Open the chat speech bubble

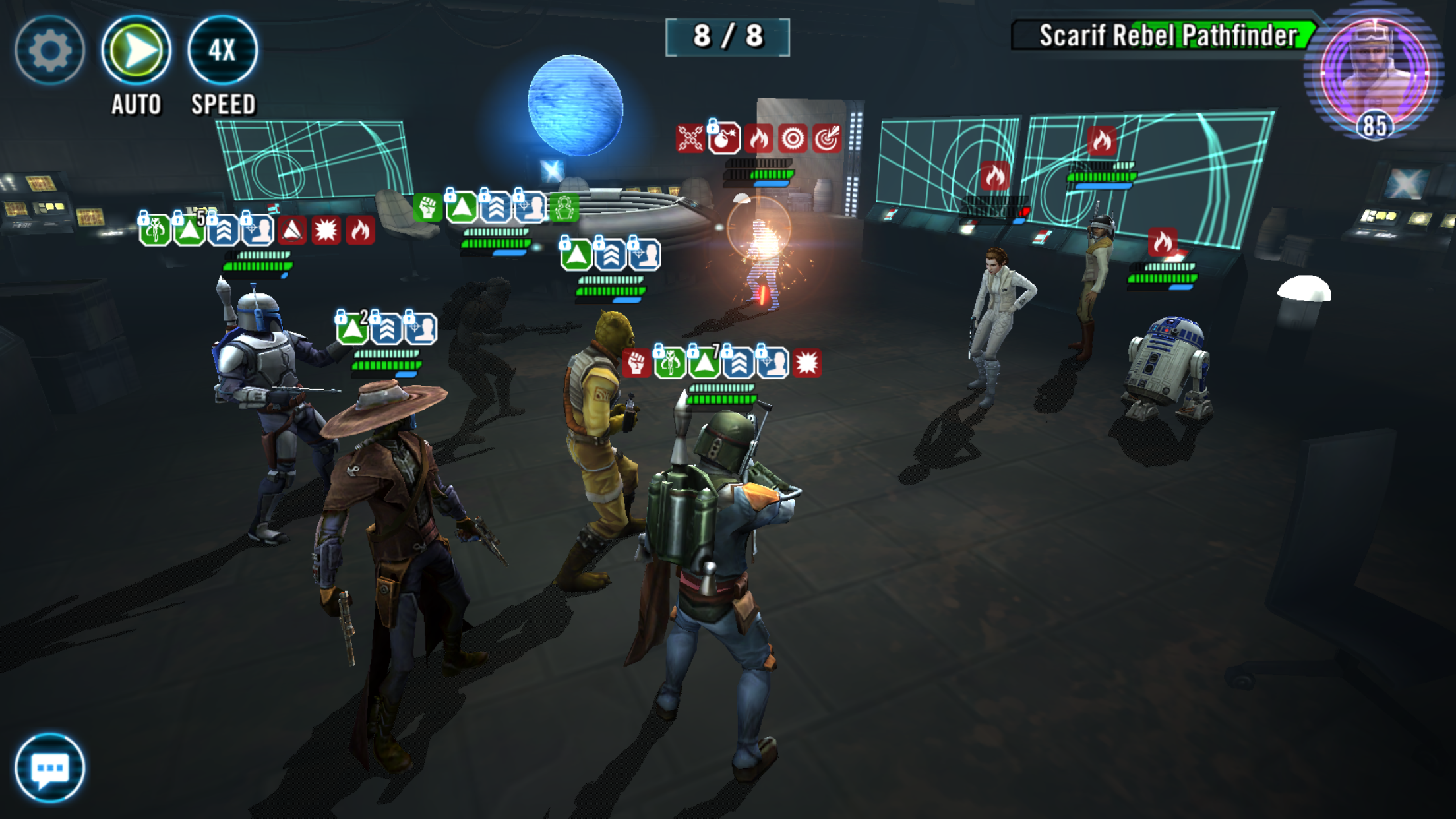point(49,768)
